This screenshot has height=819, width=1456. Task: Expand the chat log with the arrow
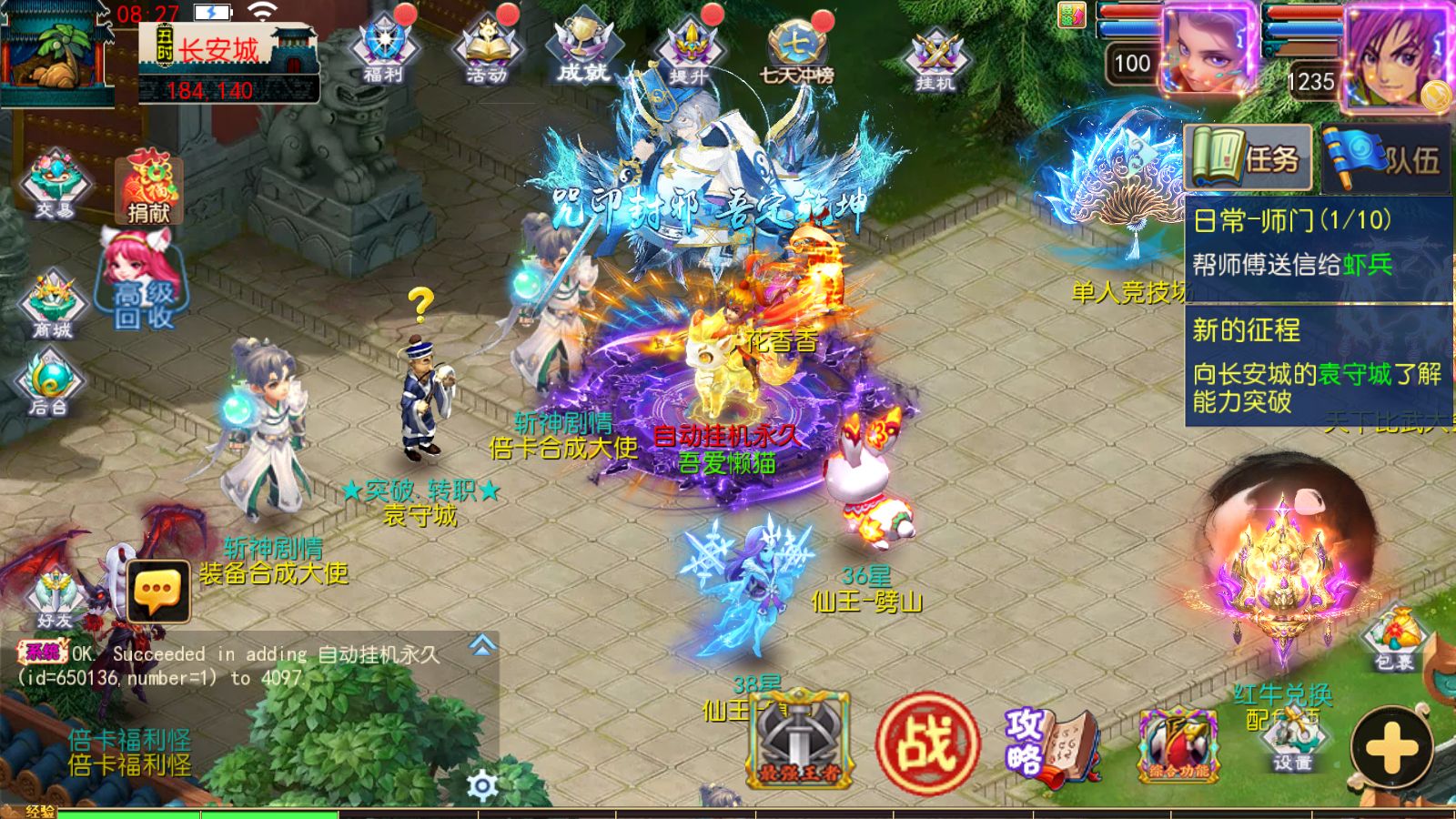[482, 646]
